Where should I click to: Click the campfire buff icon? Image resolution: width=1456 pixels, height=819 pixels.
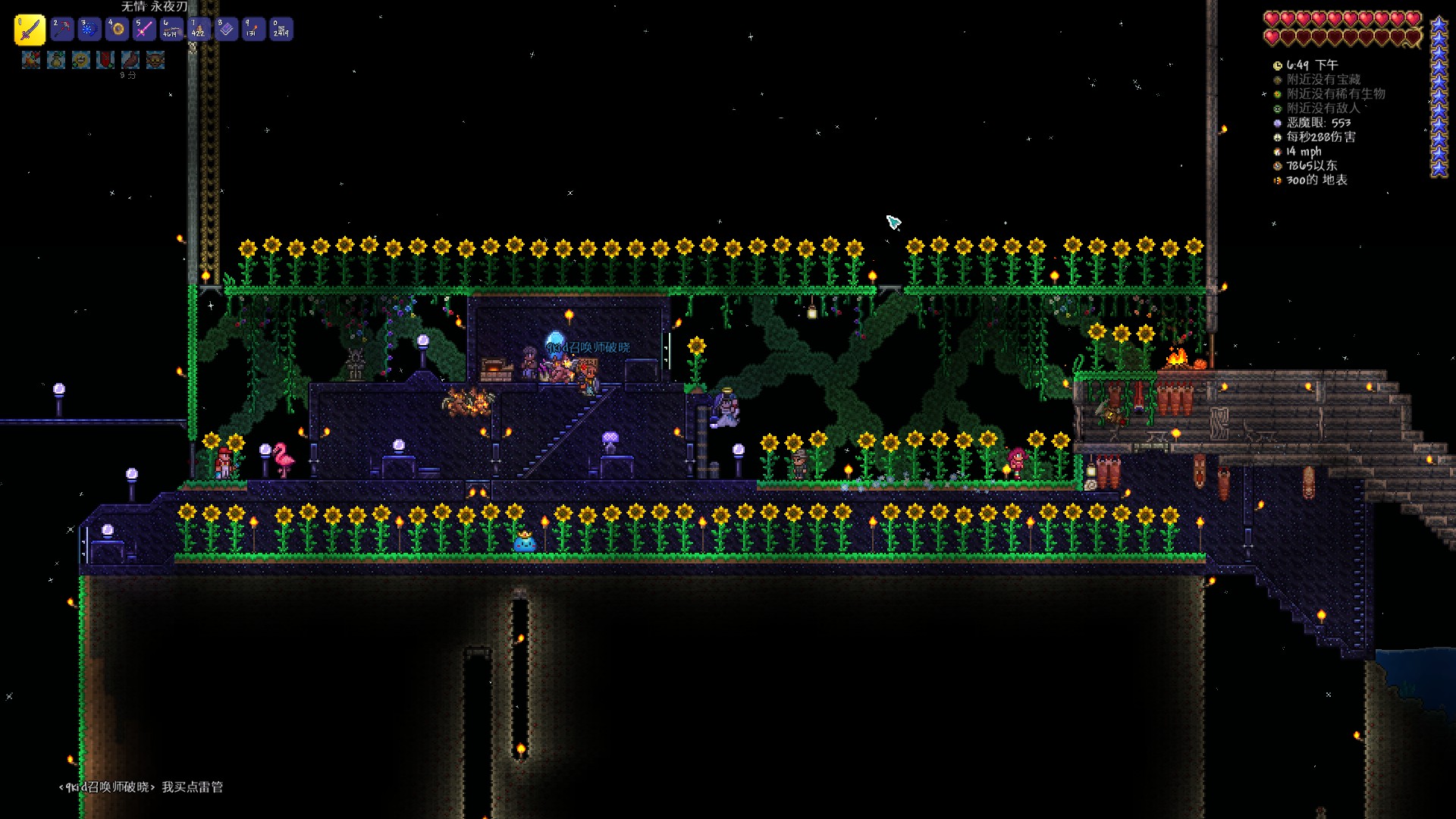(x=31, y=60)
